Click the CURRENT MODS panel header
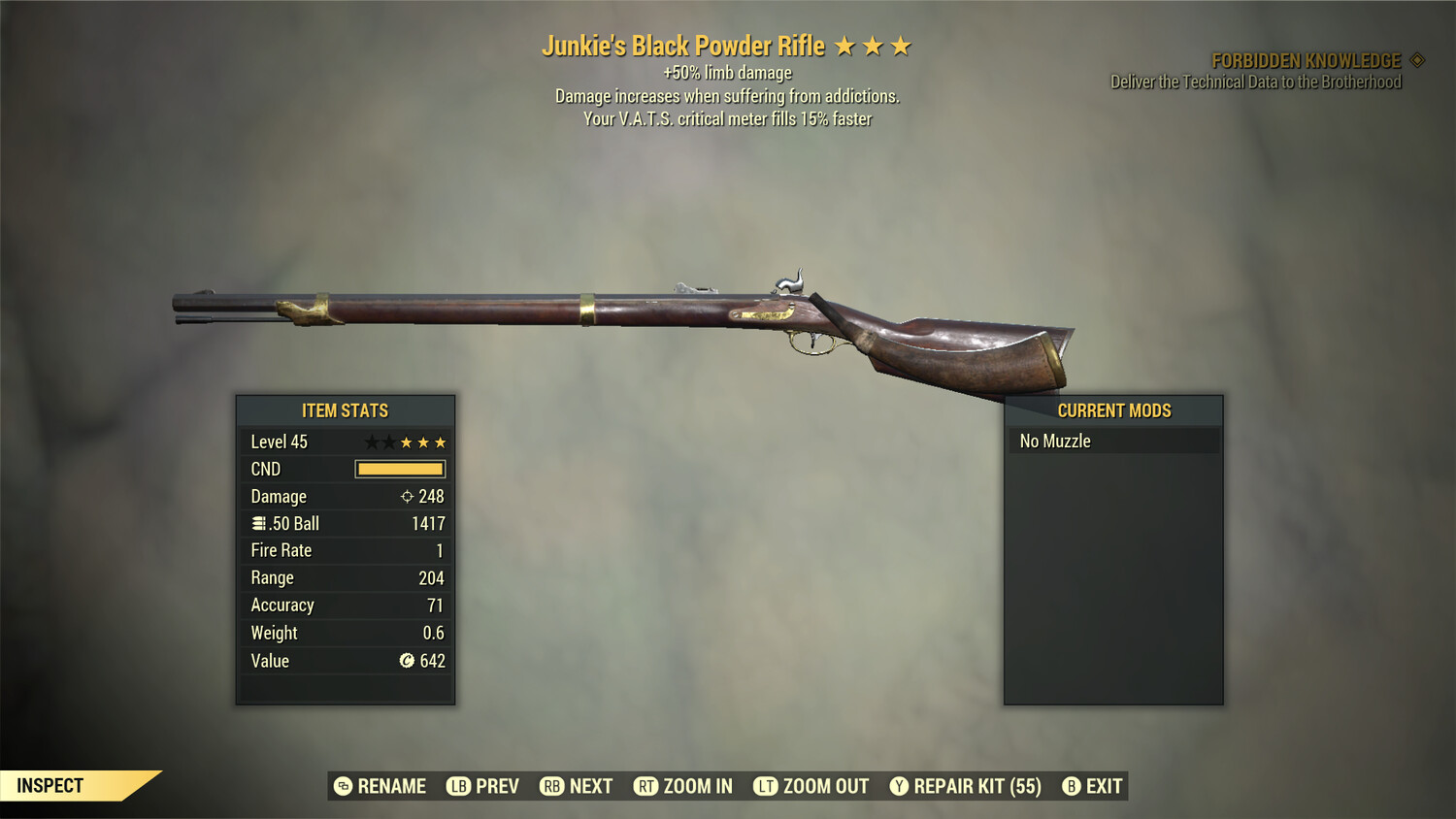1456x819 pixels. [x=1113, y=410]
